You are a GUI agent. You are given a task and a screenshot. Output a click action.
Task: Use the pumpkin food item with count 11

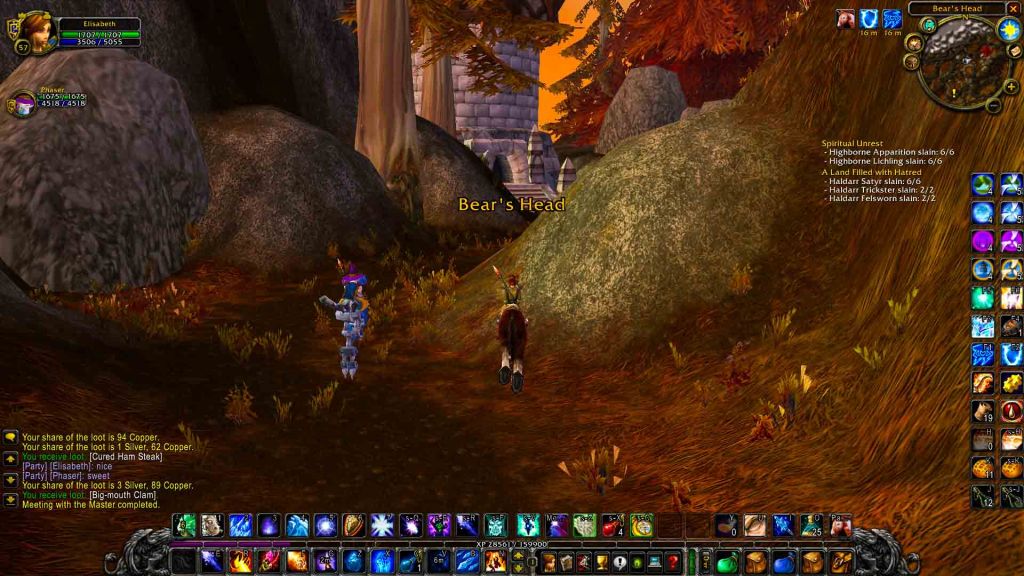point(983,467)
